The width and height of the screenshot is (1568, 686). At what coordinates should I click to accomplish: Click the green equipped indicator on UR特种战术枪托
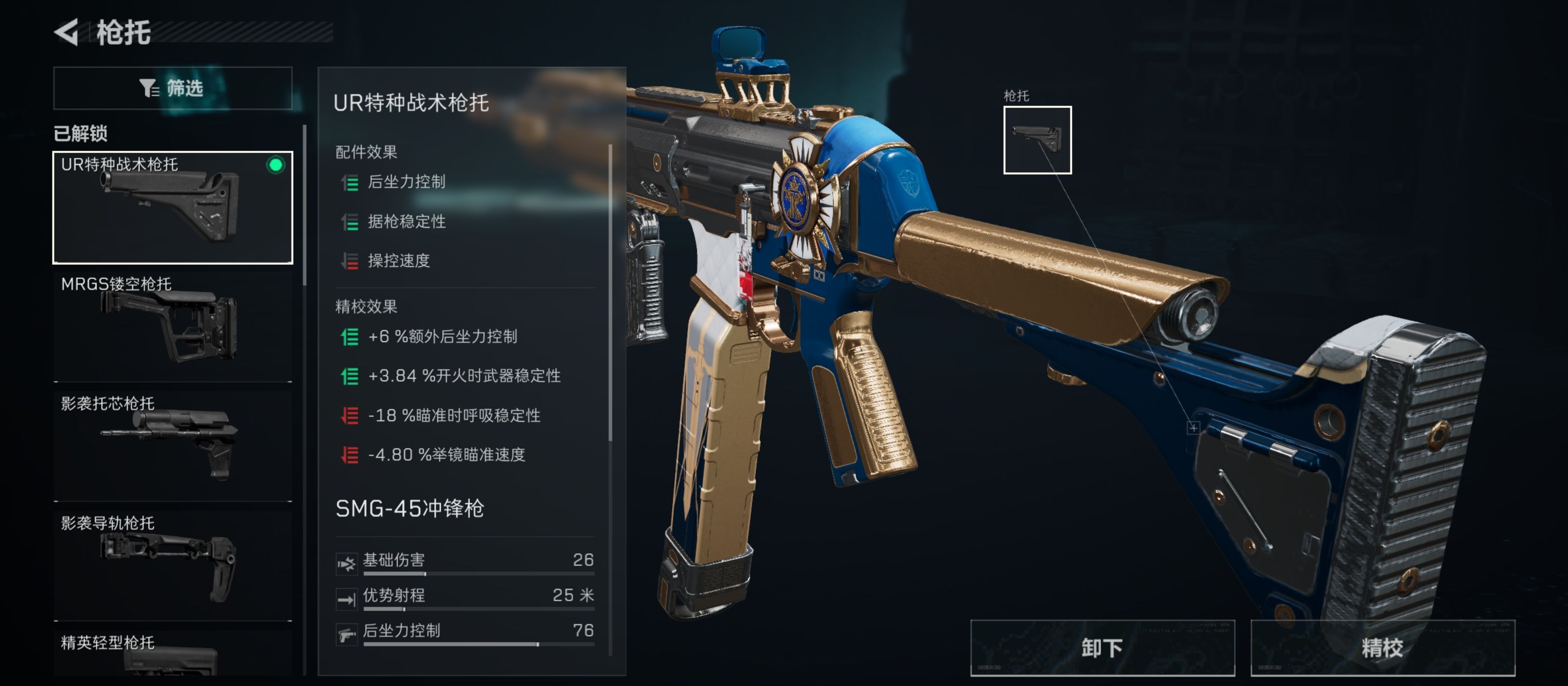[x=276, y=163]
